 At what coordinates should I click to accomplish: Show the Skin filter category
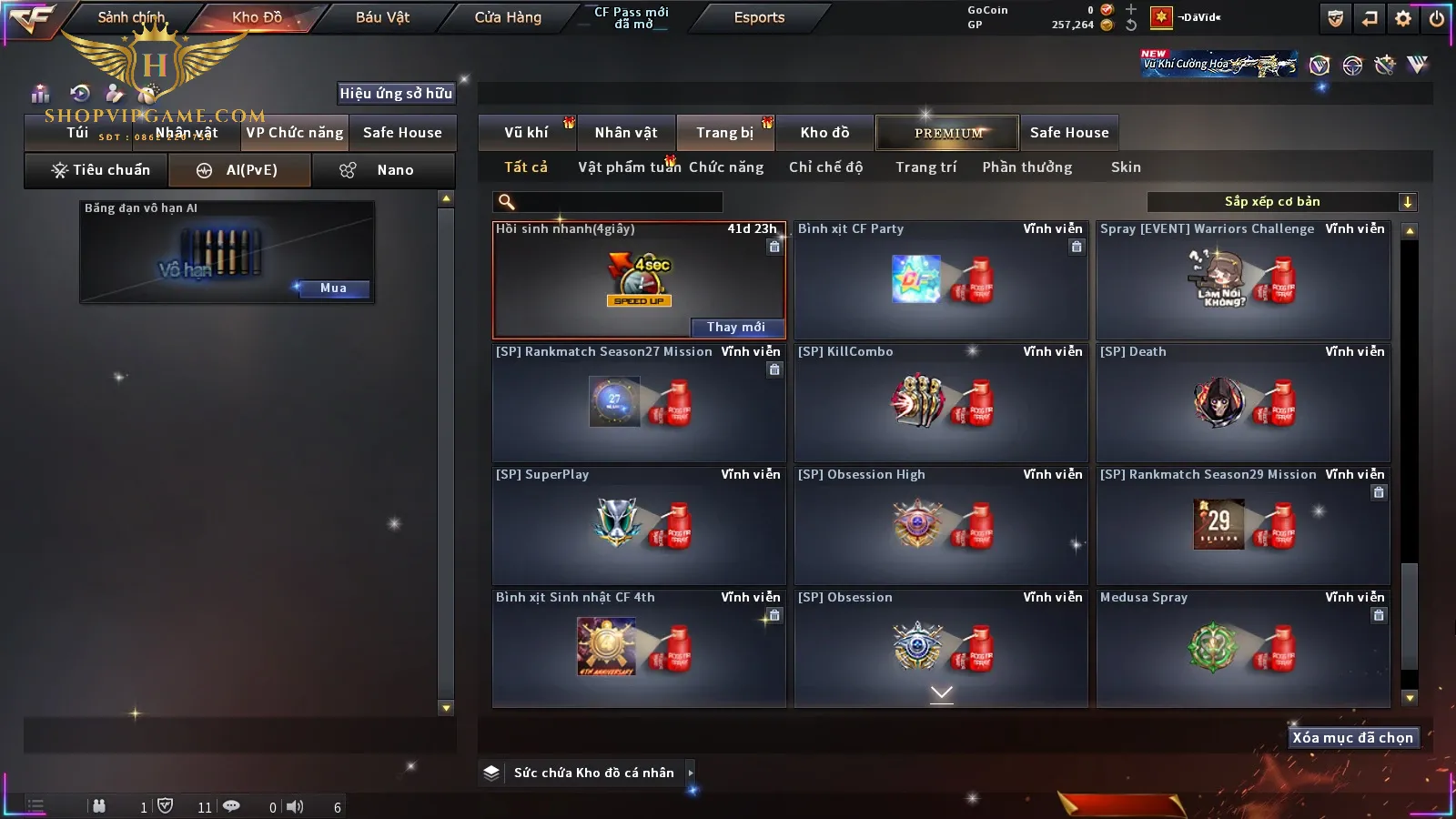click(1126, 167)
